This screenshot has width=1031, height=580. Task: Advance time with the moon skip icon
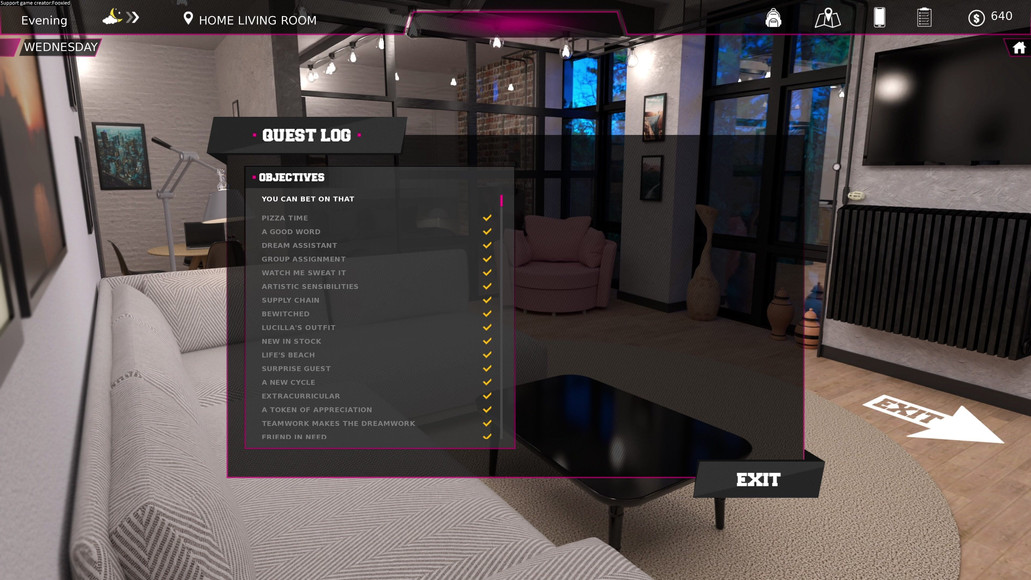121,17
